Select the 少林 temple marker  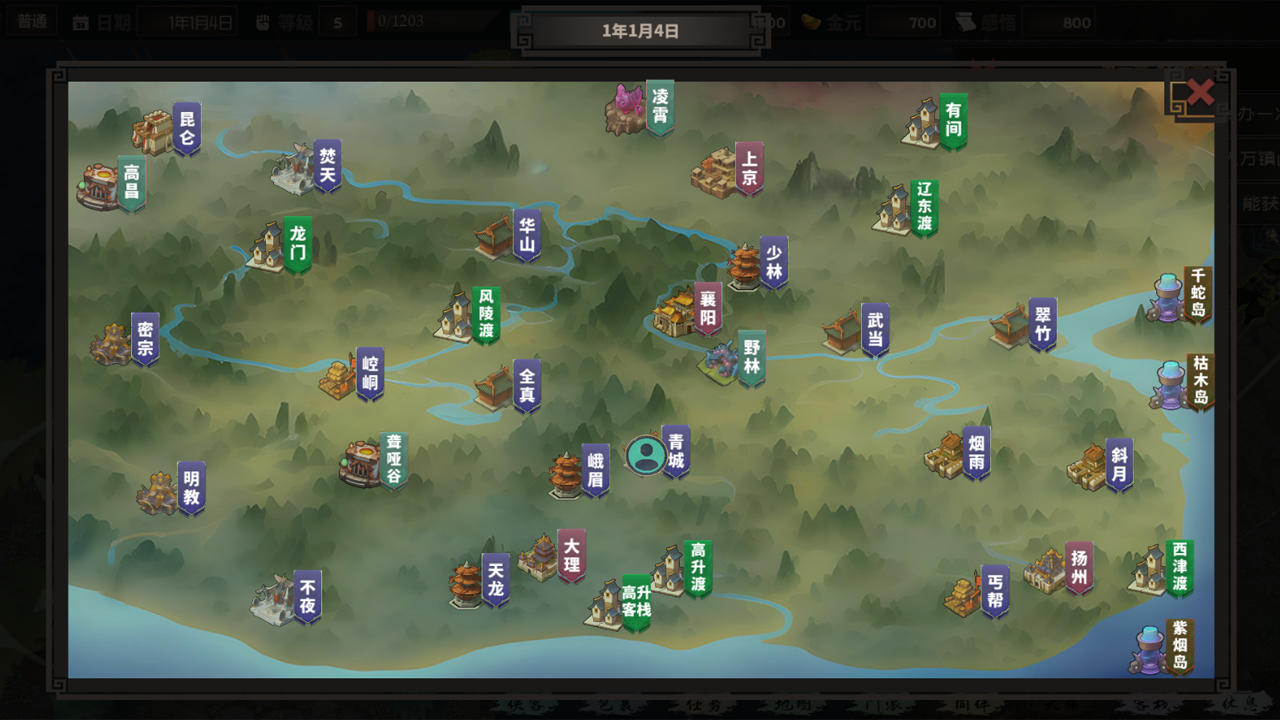point(773,261)
